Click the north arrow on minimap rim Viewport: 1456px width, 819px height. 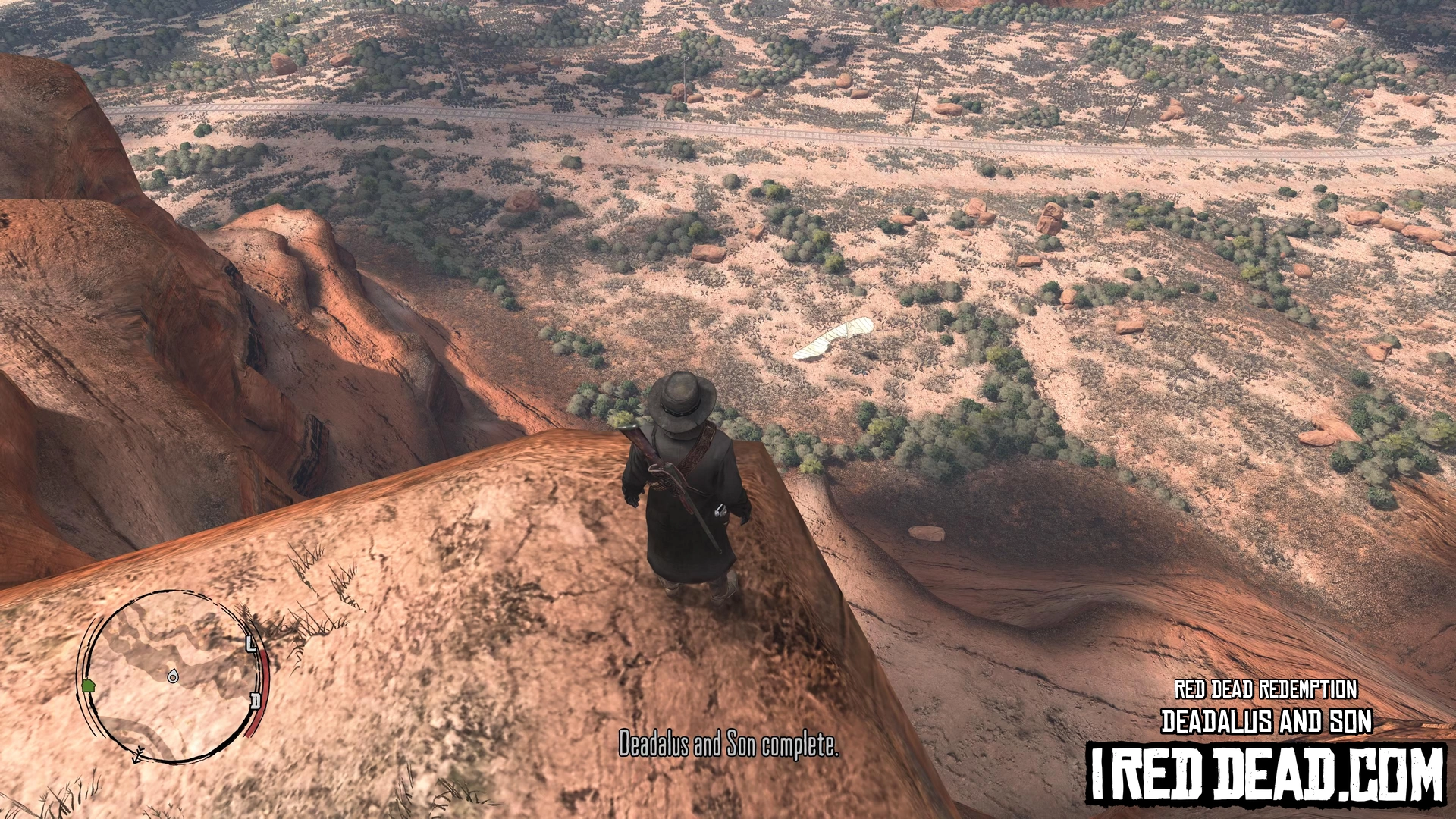138,755
